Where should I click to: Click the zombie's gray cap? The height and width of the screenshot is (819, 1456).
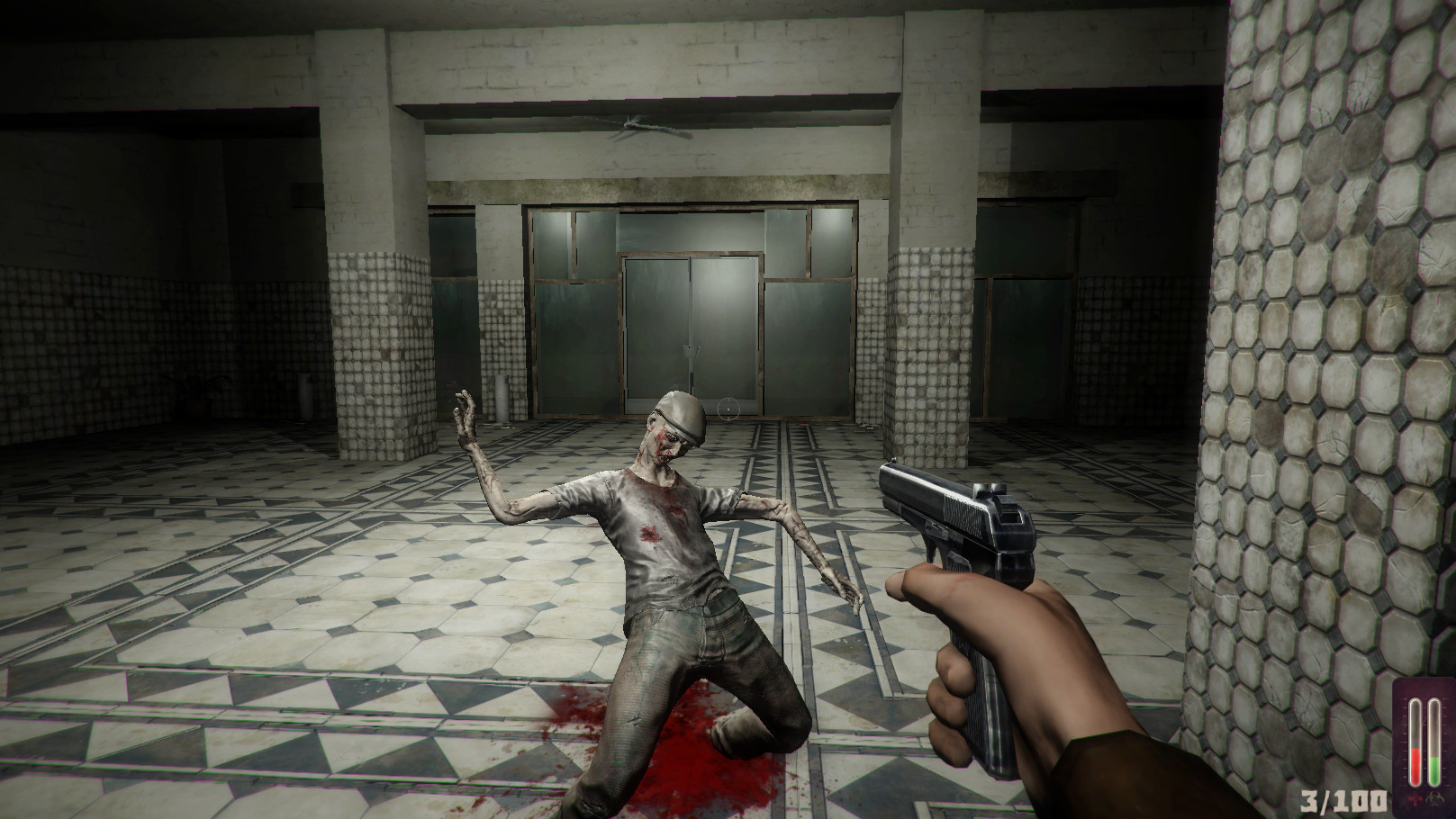click(682, 413)
